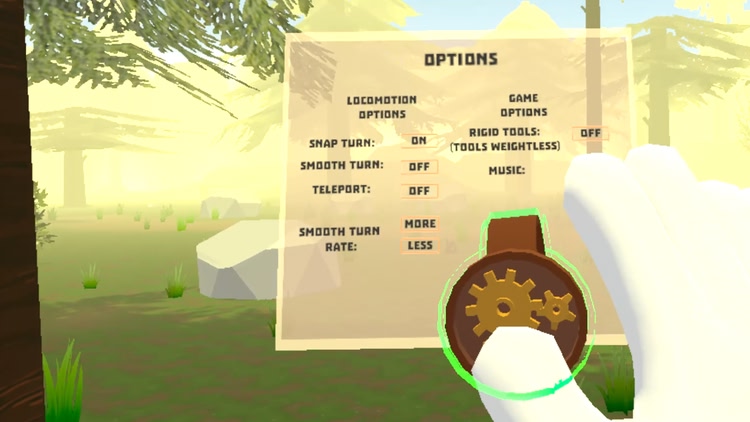The image size is (750, 422).
Task: Increase smooth turn rate with MORE
Action: 419,224
